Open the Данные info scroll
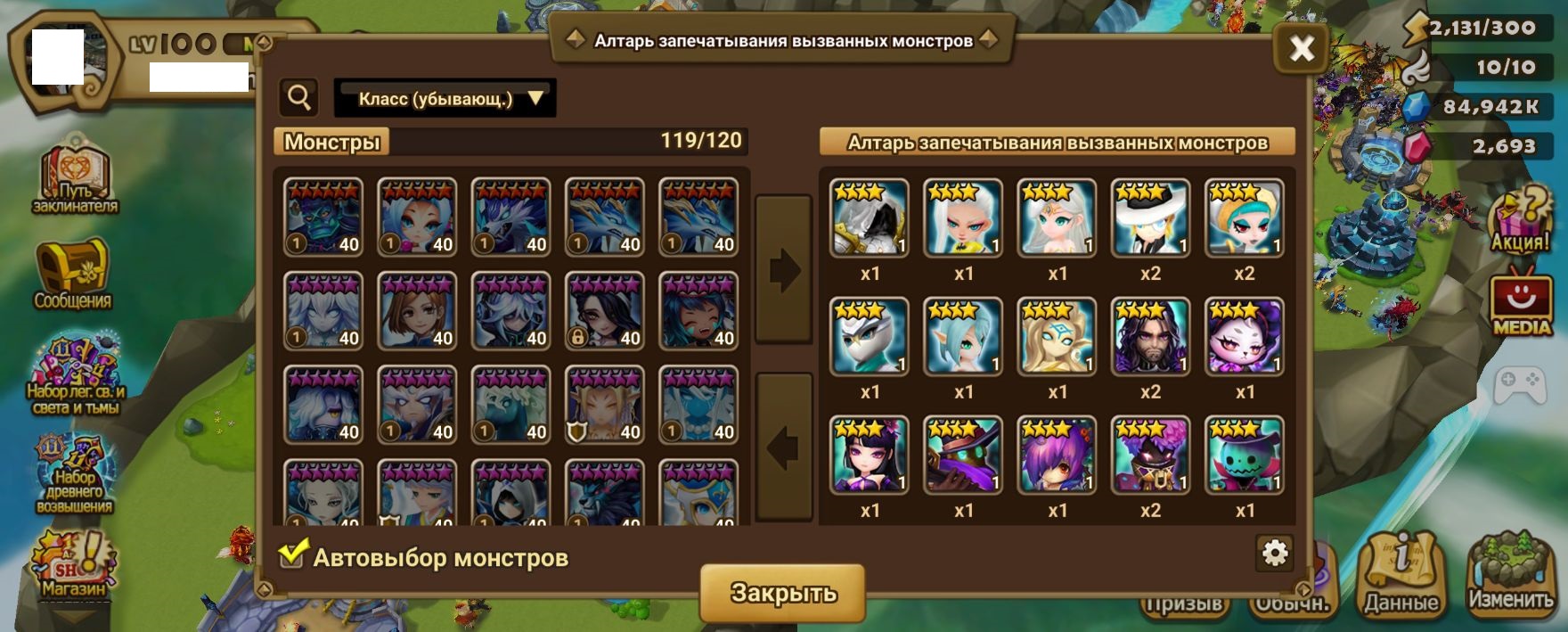The height and width of the screenshot is (632, 1568). (1401, 575)
